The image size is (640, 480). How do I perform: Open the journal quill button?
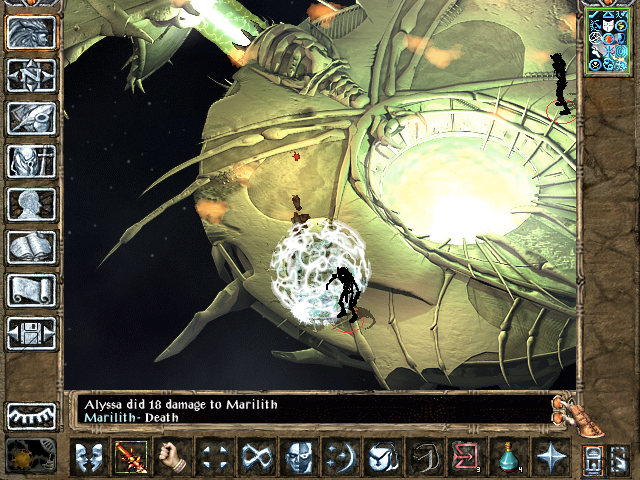(31, 118)
